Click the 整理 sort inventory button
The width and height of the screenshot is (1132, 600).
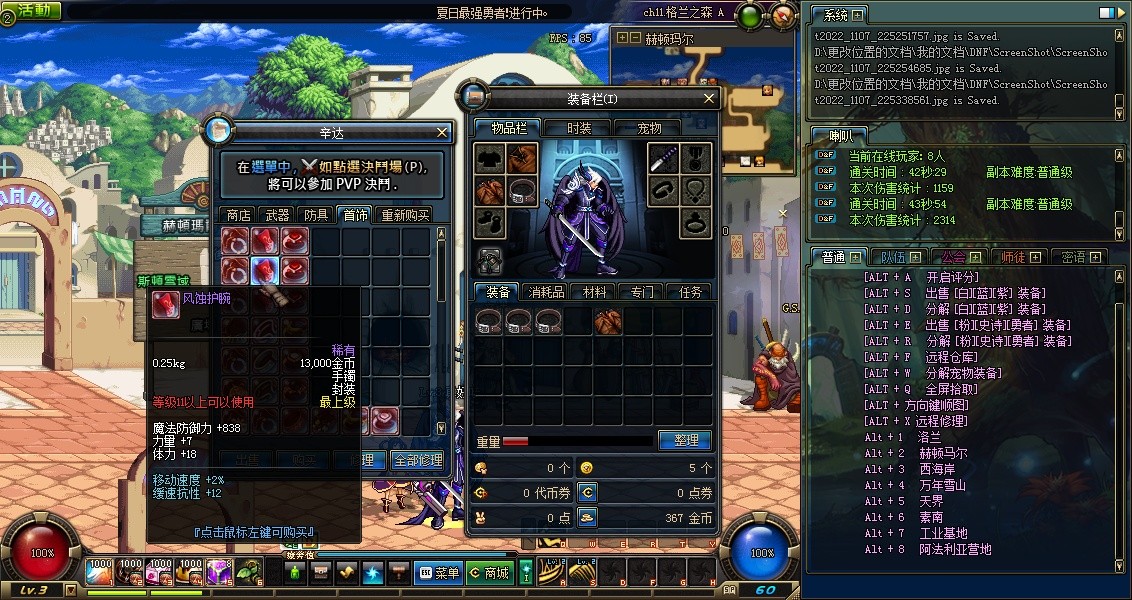click(685, 440)
